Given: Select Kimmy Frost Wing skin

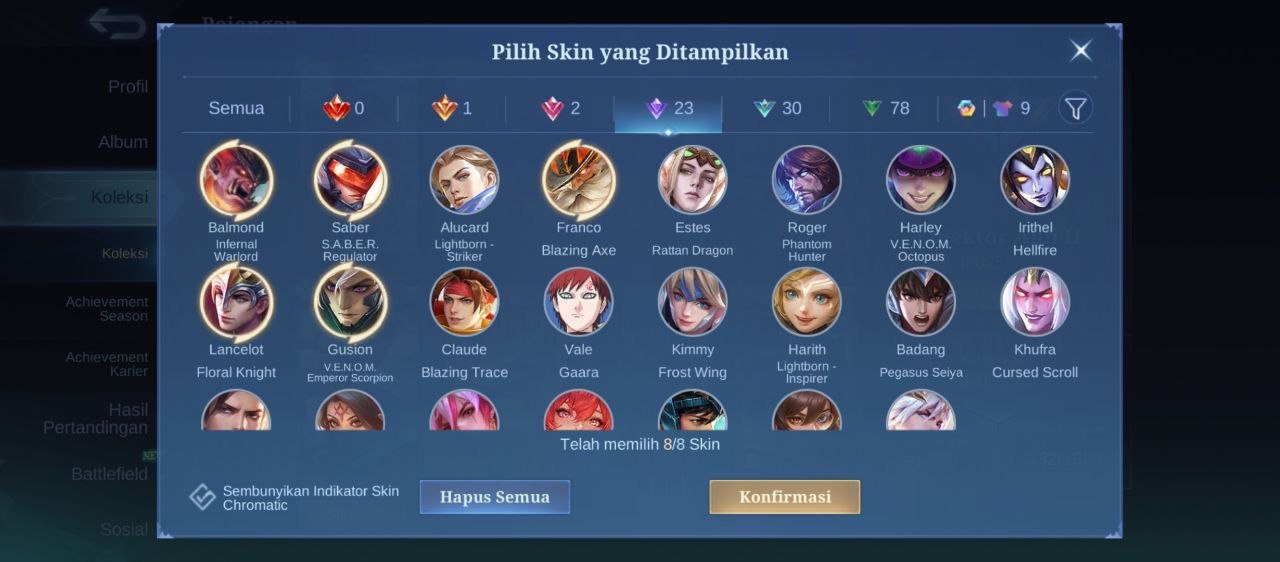Looking at the screenshot, I should click(x=692, y=302).
